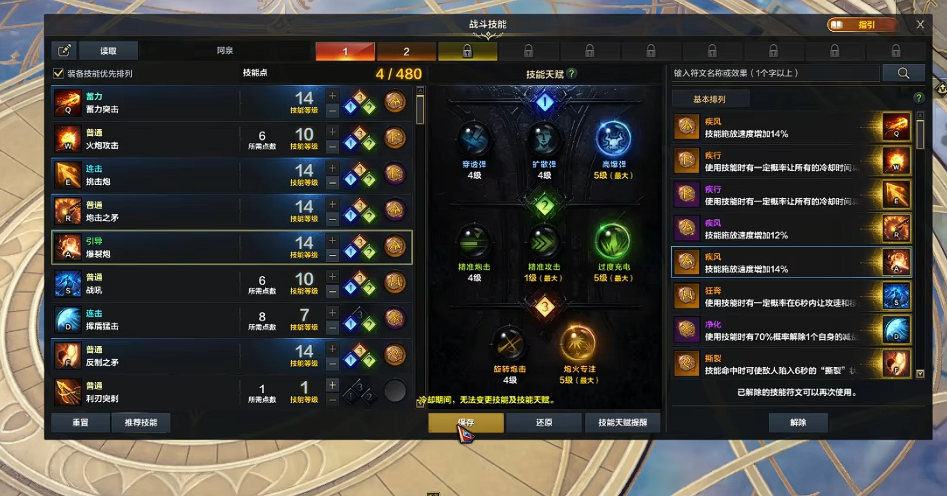The image size is (947, 496).
Task: Click the 解除 remove rune button
Action: click(x=797, y=423)
